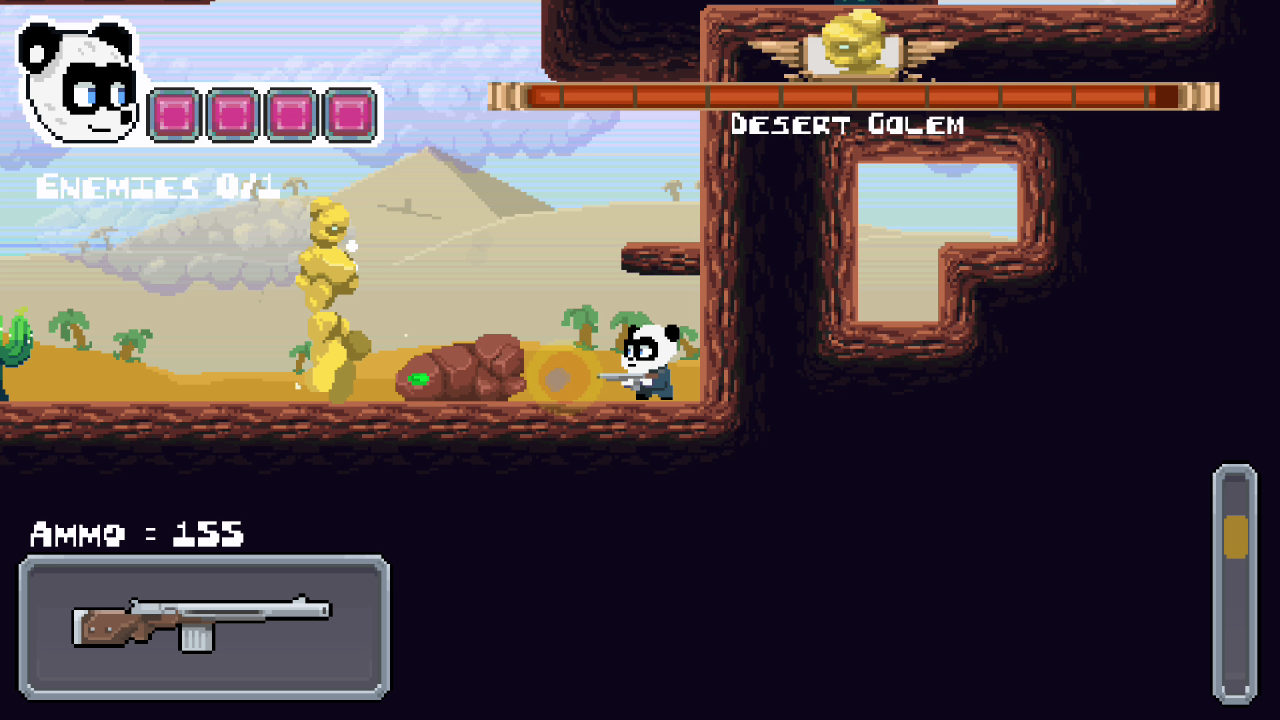Click the yellow marker on the vertical gauge
The width and height of the screenshot is (1280, 720).
(x=1235, y=537)
